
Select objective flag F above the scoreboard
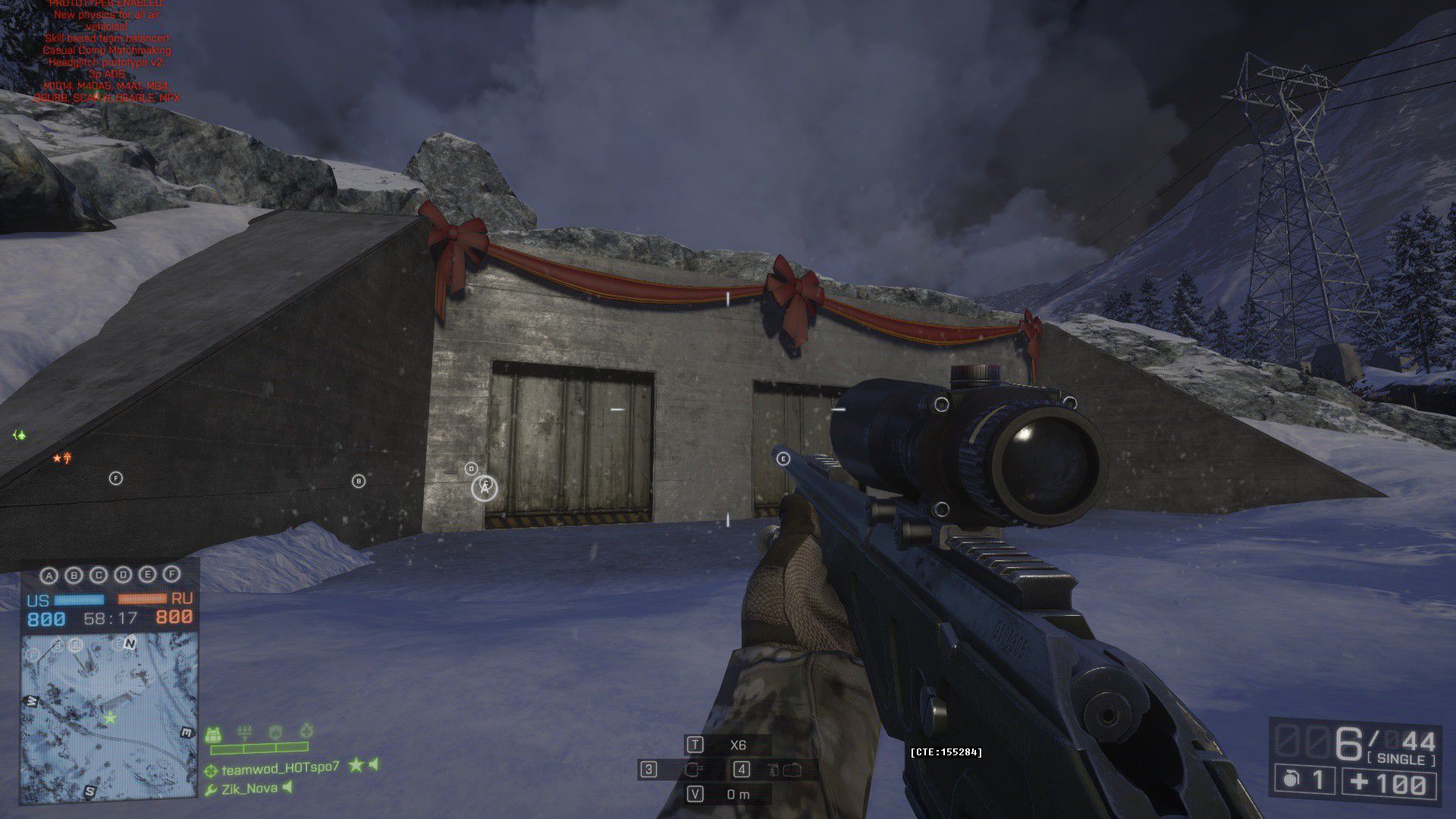172,574
